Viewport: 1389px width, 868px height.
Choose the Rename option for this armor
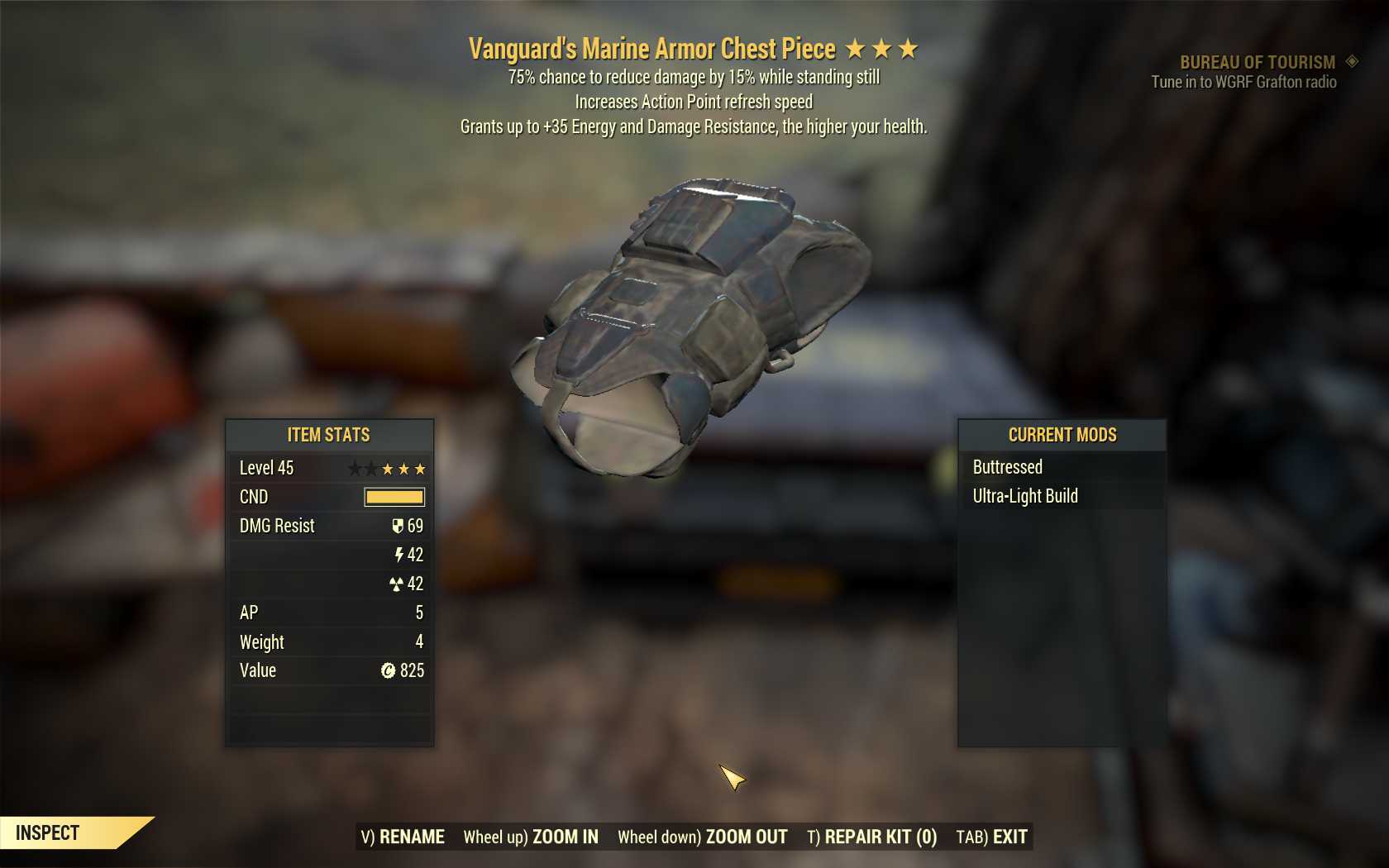click(403, 837)
